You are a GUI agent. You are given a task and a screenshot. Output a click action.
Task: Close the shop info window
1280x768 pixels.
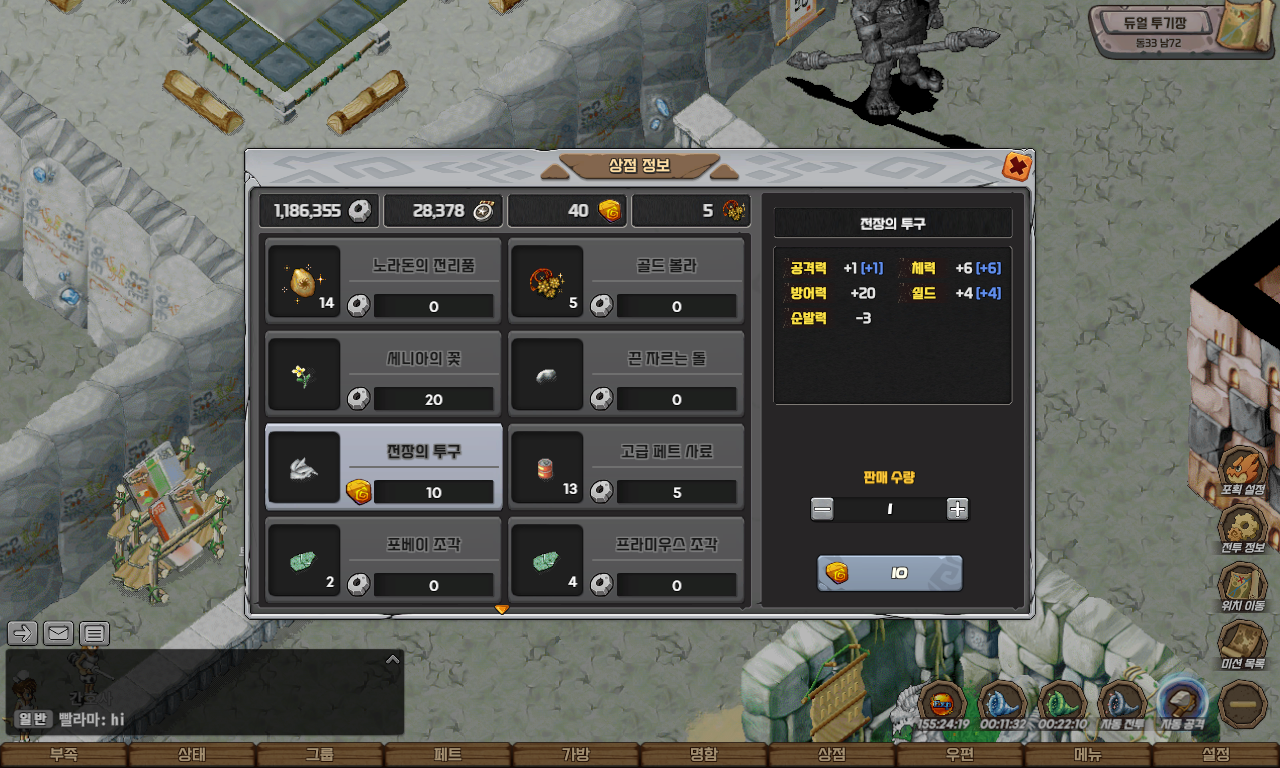(1017, 166)
